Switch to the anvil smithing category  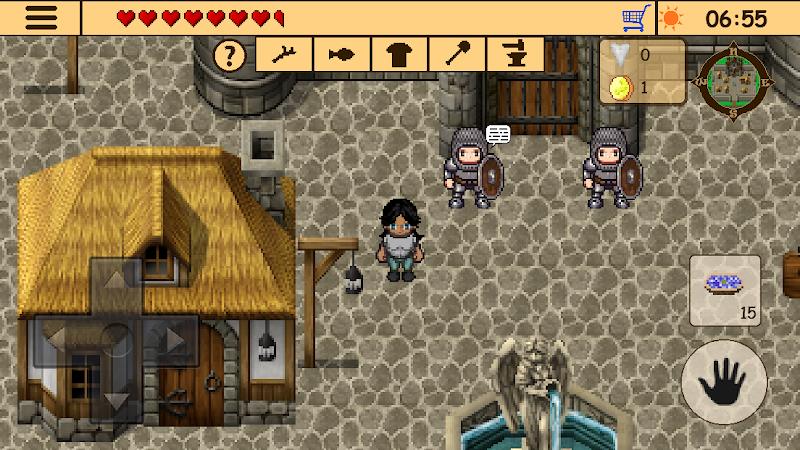(516, 55)
